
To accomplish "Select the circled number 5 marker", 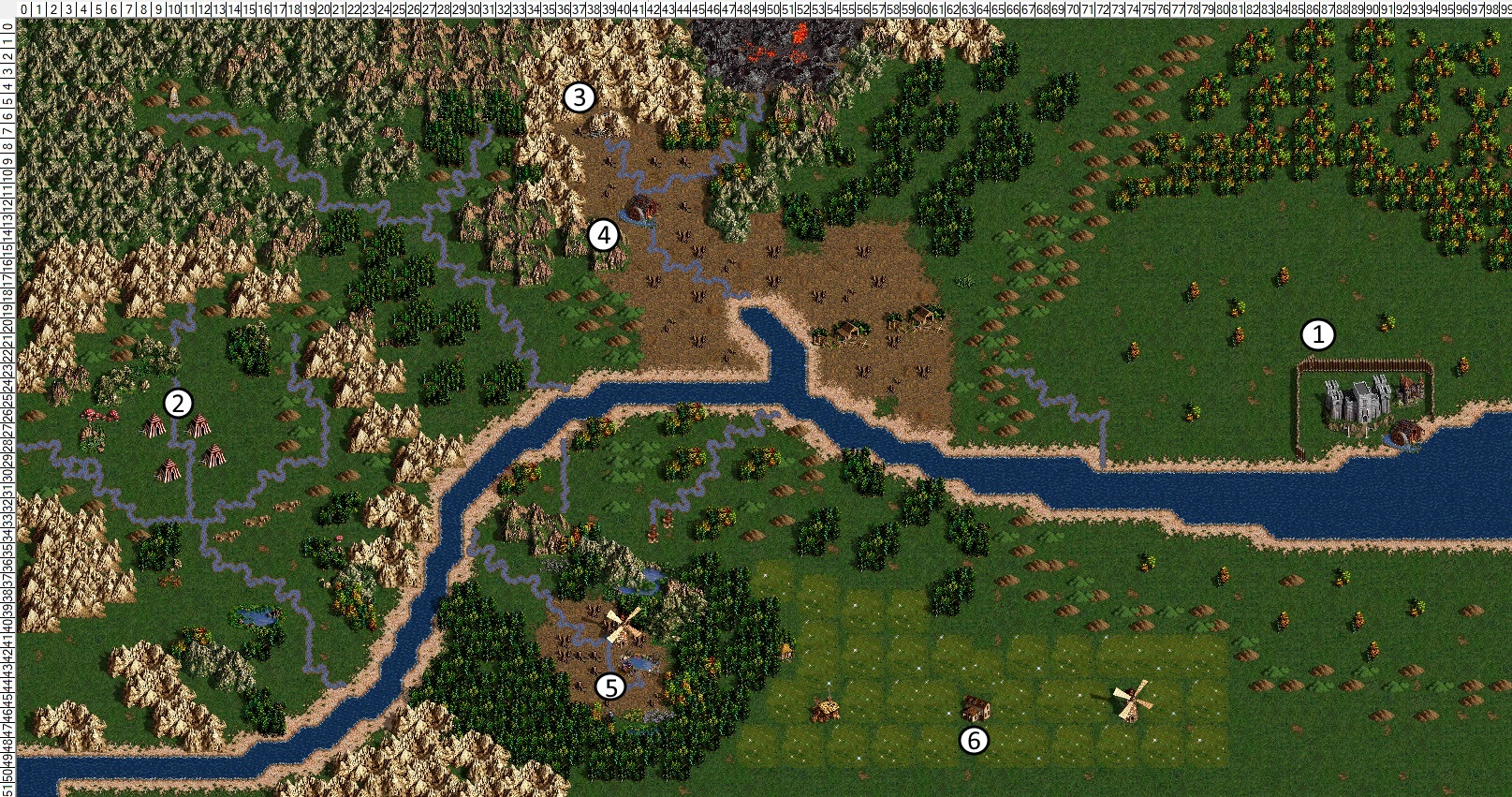I will click(610, 687).
